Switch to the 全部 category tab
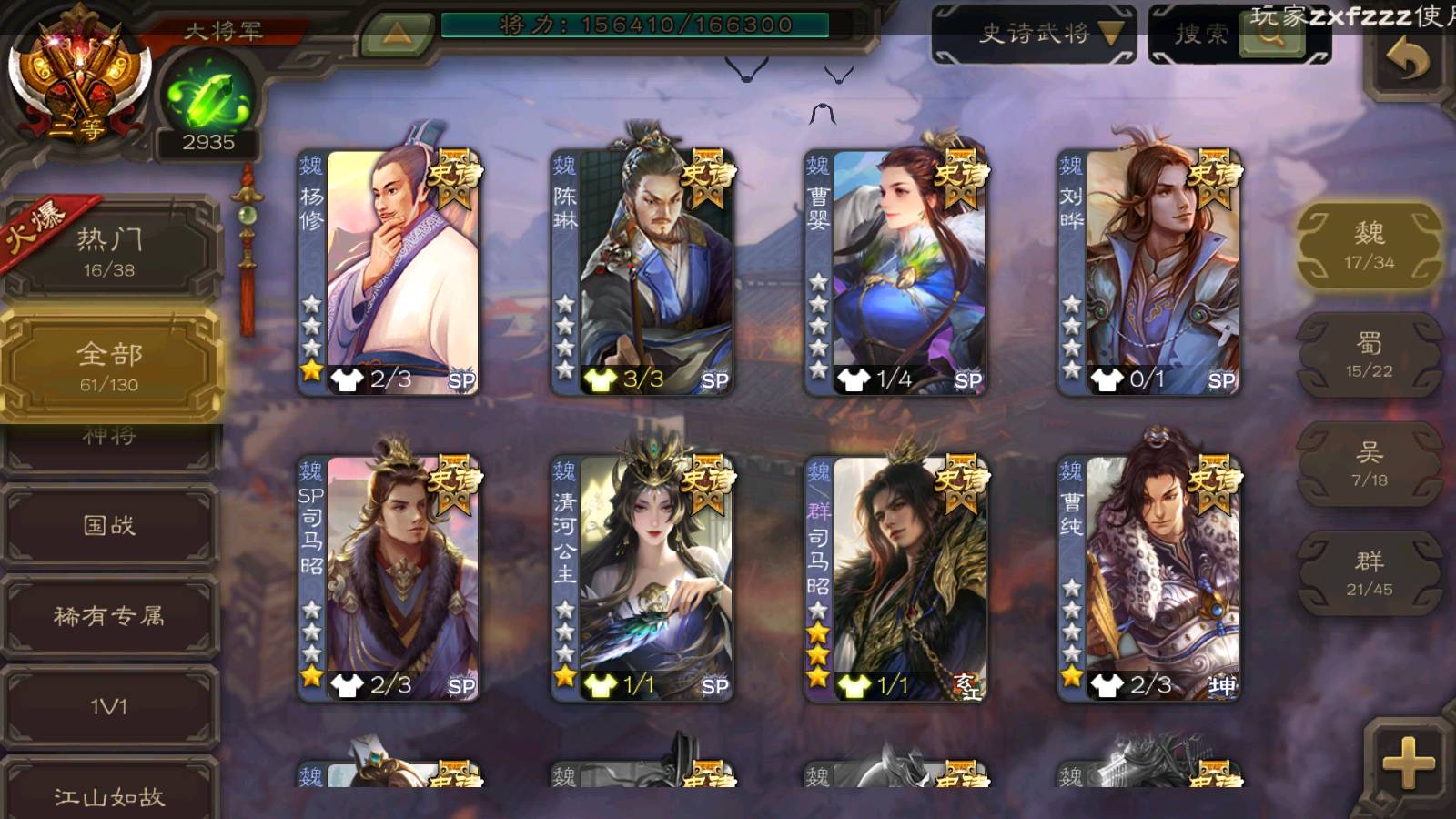Screen dimensions: 1456x819 (x=109, y=366)
